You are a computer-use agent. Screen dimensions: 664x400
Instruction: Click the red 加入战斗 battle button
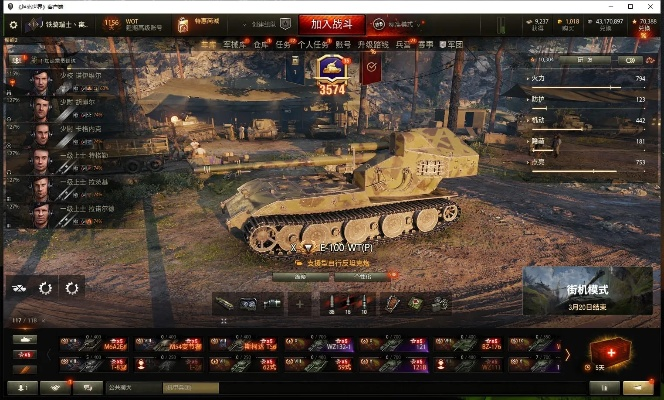click(x=331, y=24)
